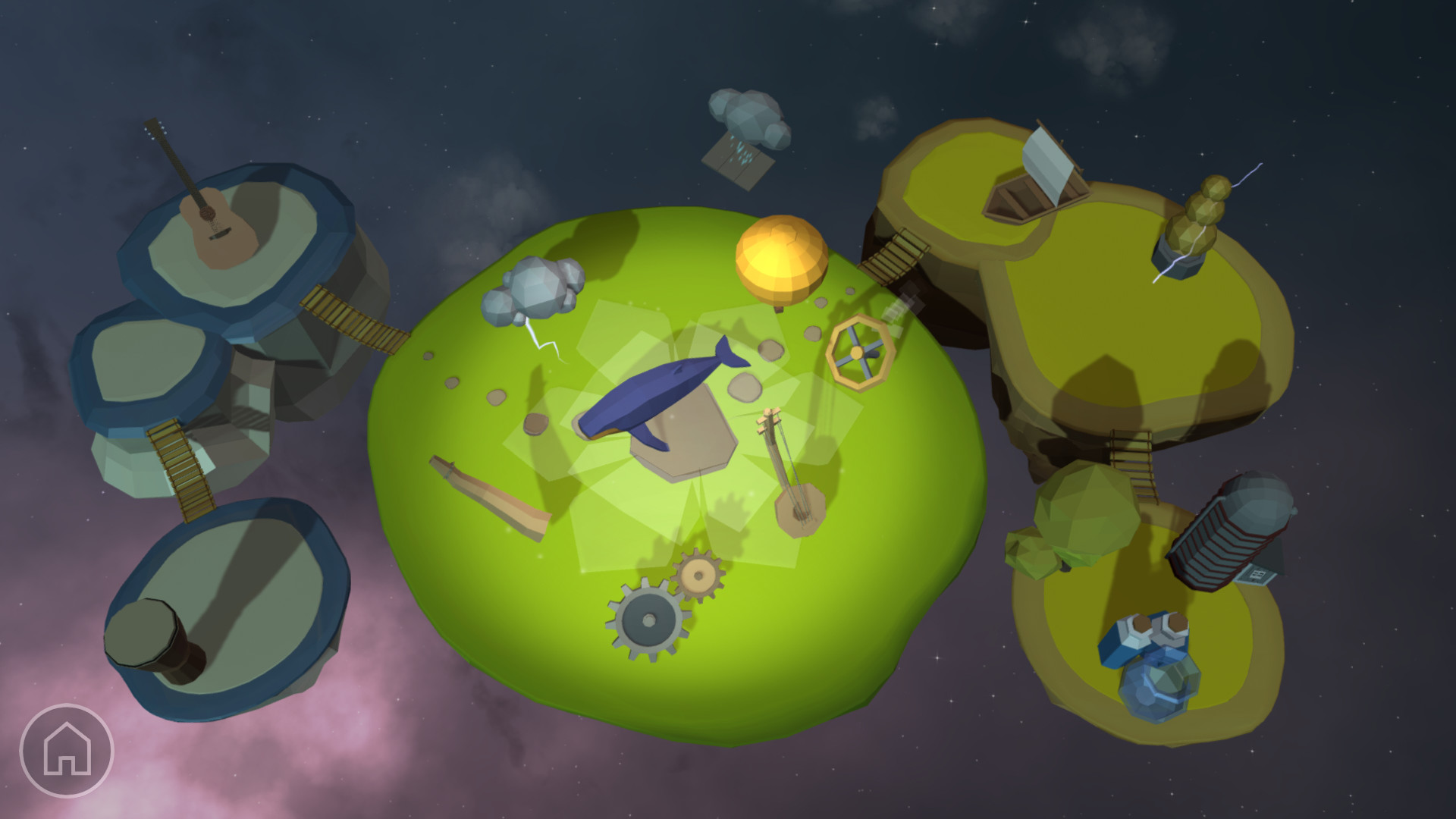This screenshot has height=819, width=1456.
Task: Switch to the yellow island area
Action: click(1100, 341)
